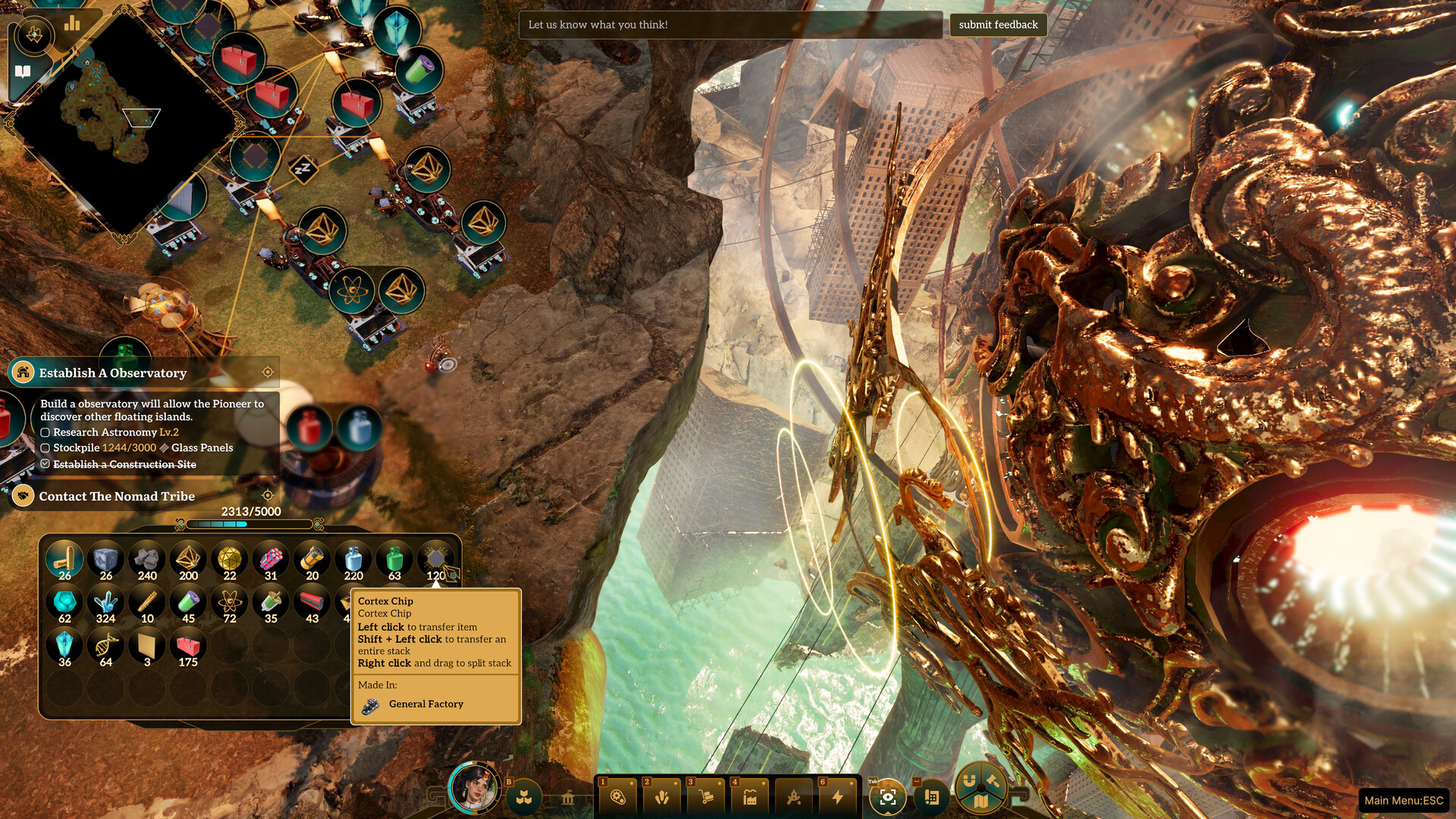Open the gear-and-belt build category
Image resolution: width=1456 pixels, height=819 pixels.
click(618, 797)
